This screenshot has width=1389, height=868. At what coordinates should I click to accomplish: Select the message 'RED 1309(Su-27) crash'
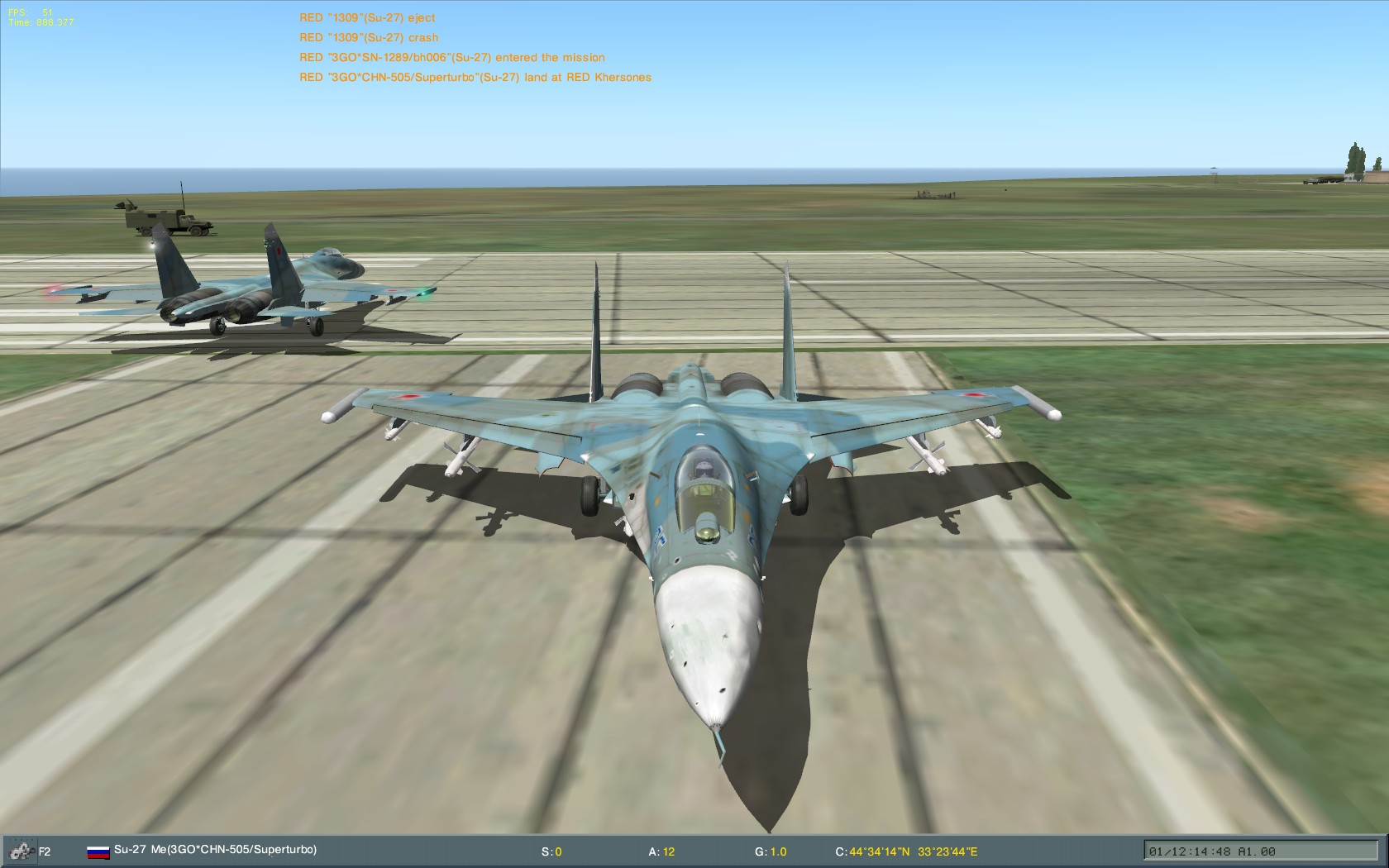pyautogui.click(x=368, y=36)
